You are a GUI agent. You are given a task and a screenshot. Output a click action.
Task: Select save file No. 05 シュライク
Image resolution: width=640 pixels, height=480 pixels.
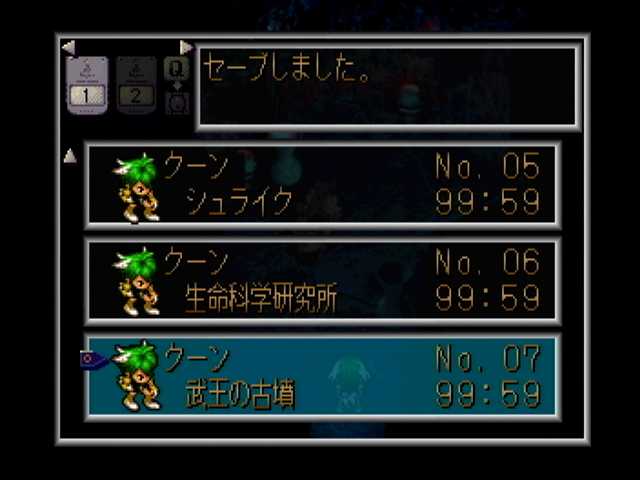tap(322, 185)
